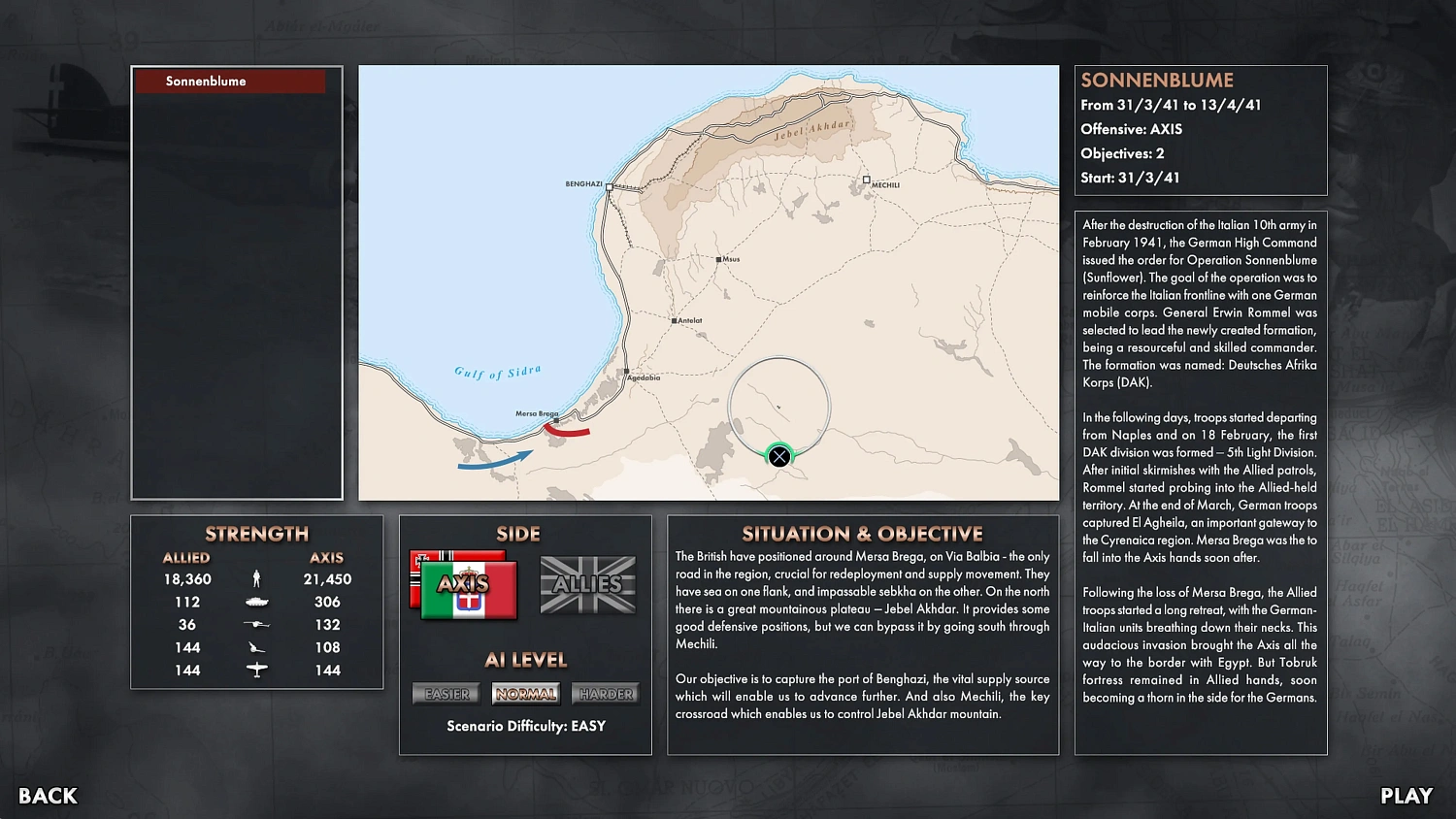
Task: Select the Axis flag side
Action: (464, 585)
